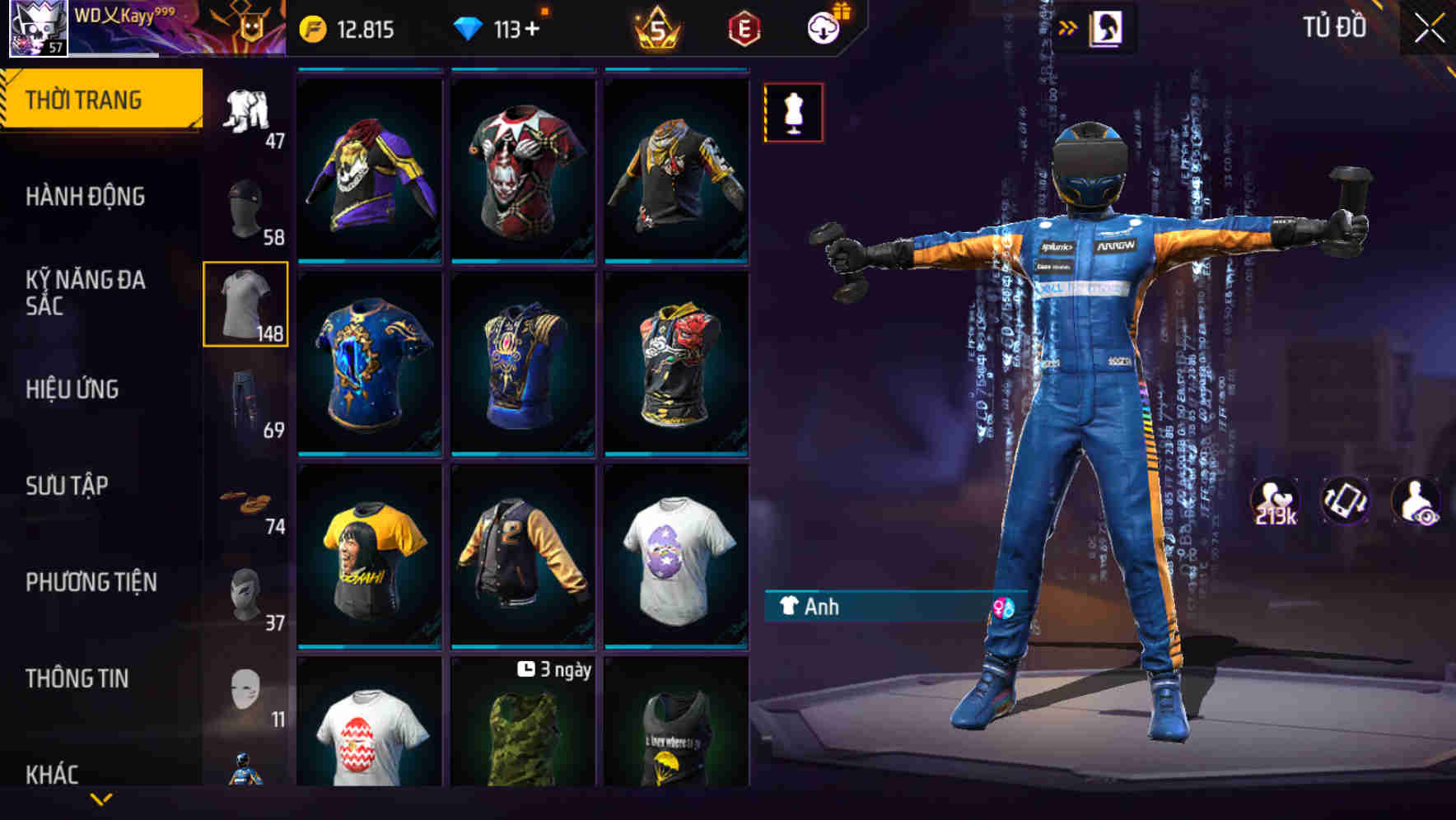Viewport: 1456px width, 820px height.
Task: Click the red EVO badge icon
Action: (x=742, y=28)
